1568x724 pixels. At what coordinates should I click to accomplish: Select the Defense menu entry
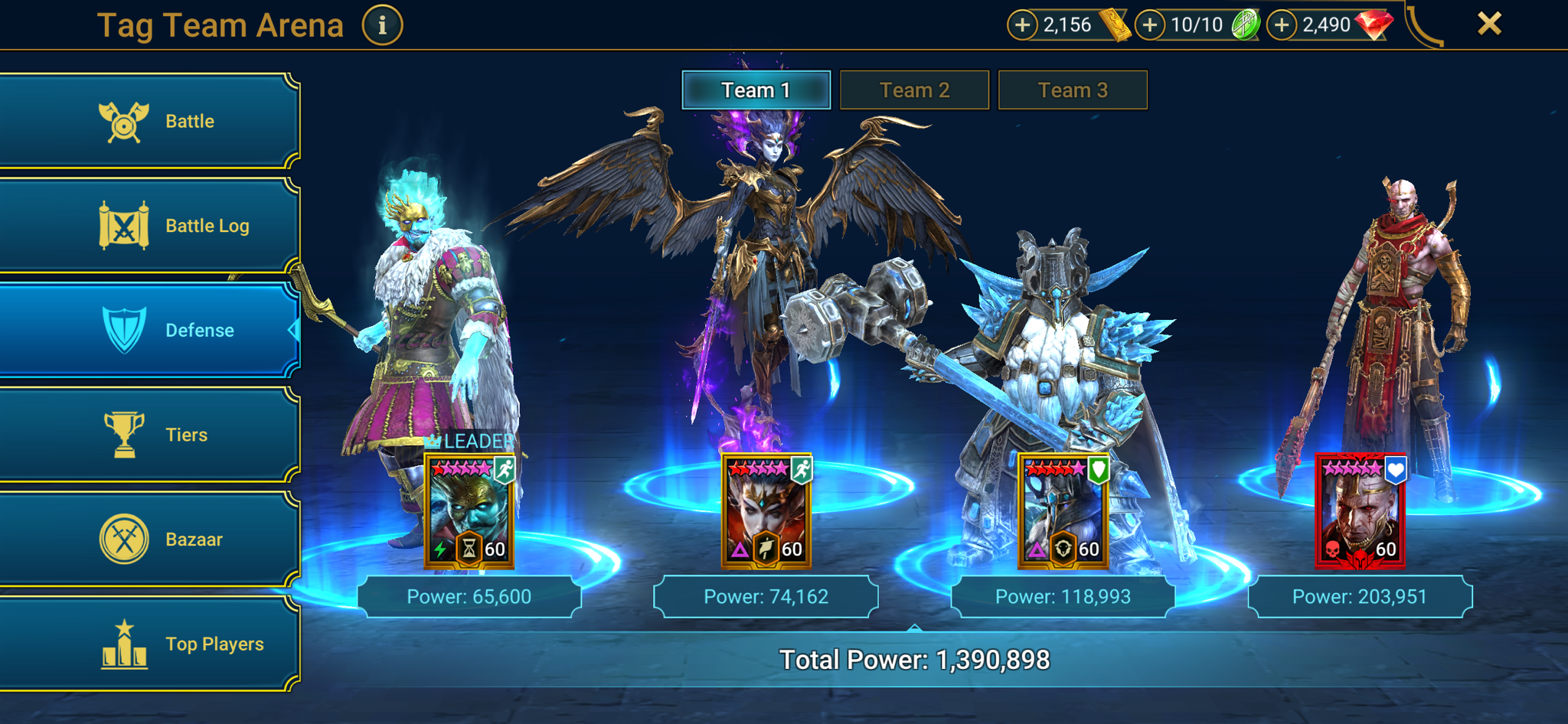pos(149,330)
